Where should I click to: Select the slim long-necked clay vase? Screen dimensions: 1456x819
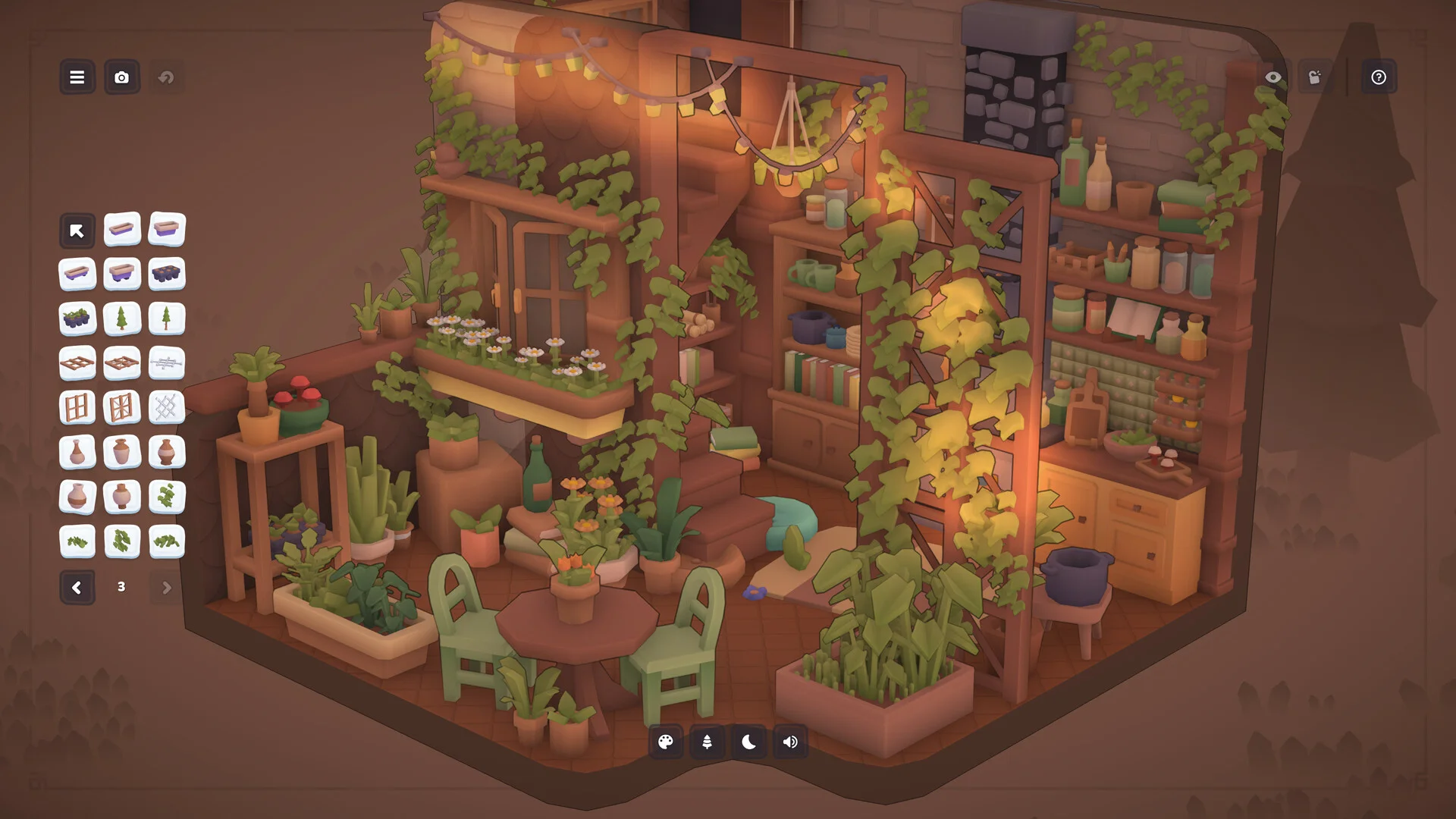(77, 453)
